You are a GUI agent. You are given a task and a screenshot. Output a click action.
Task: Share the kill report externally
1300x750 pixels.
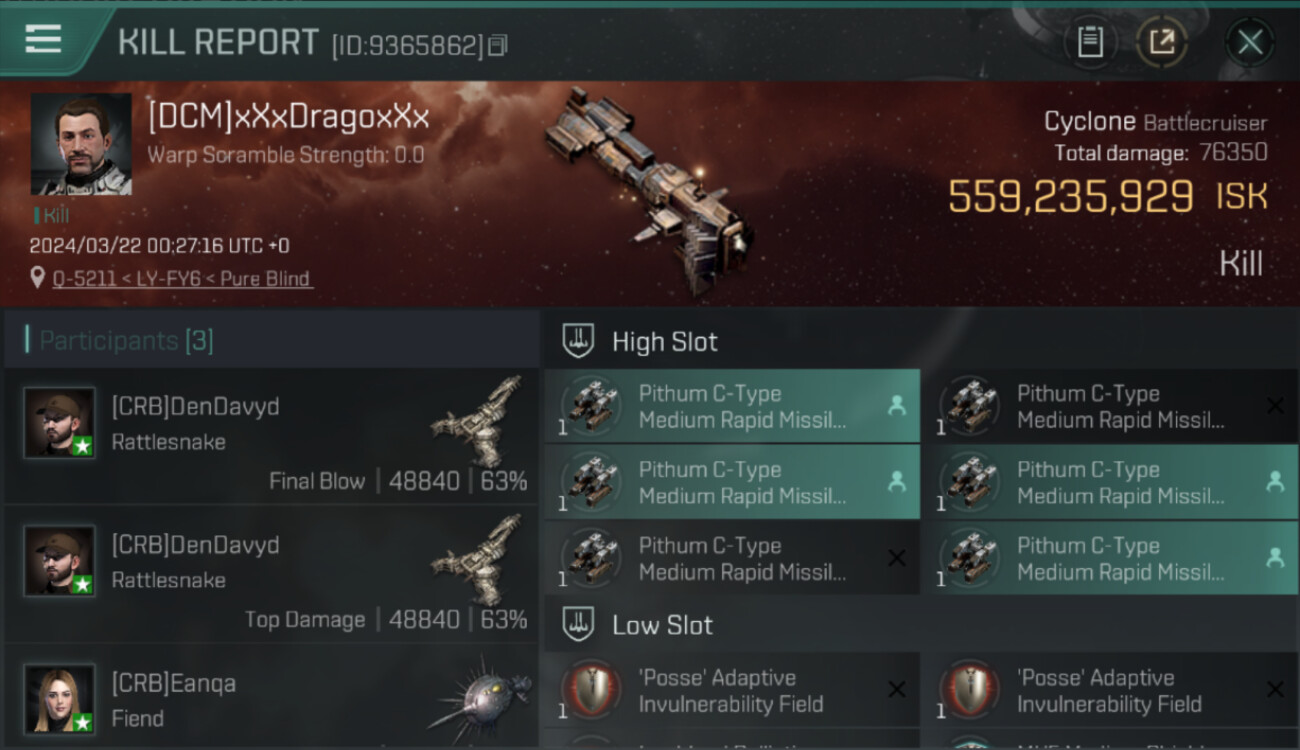coord(1161,42)
